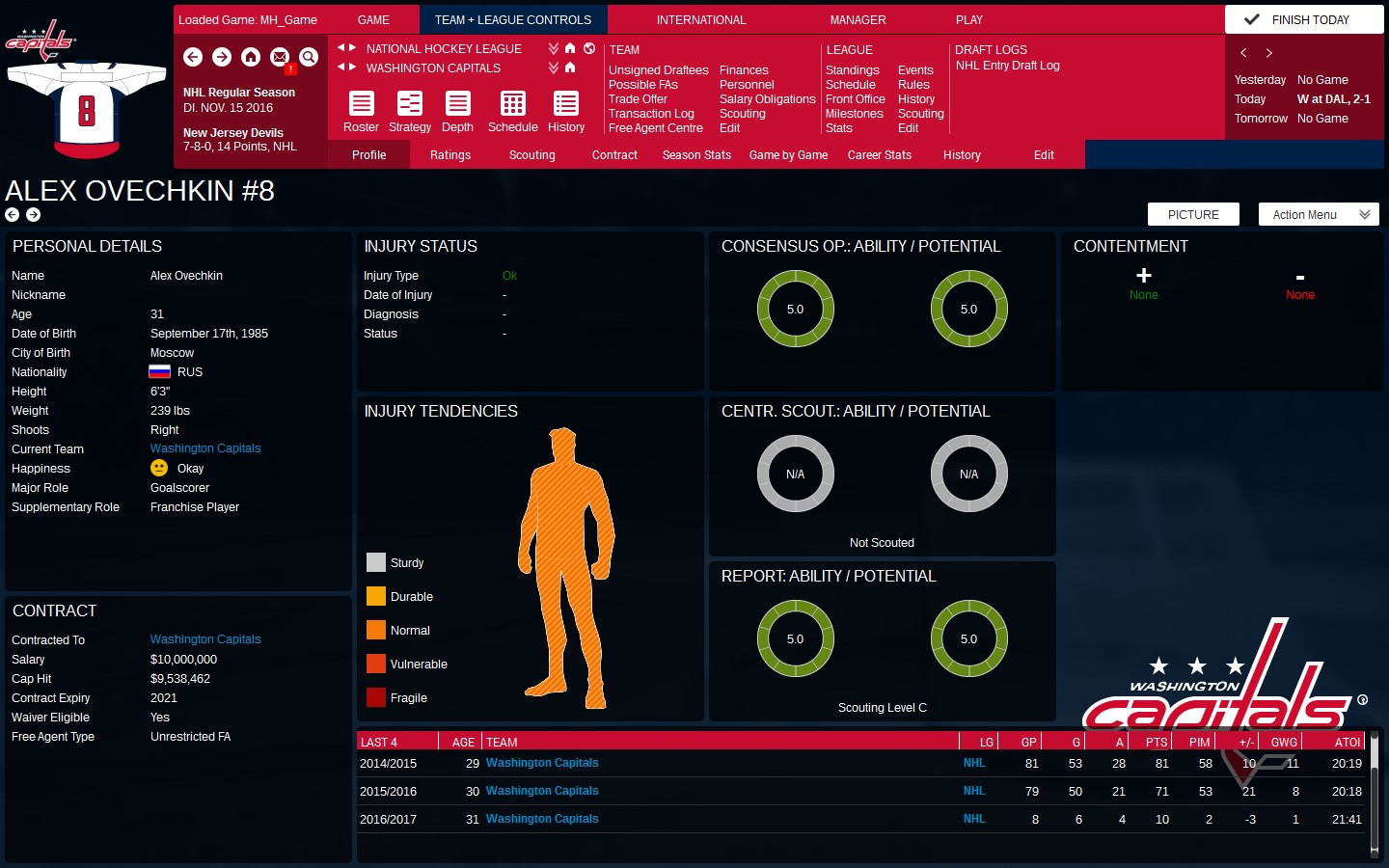Switch to the Career Stats tab

[879, 154]
